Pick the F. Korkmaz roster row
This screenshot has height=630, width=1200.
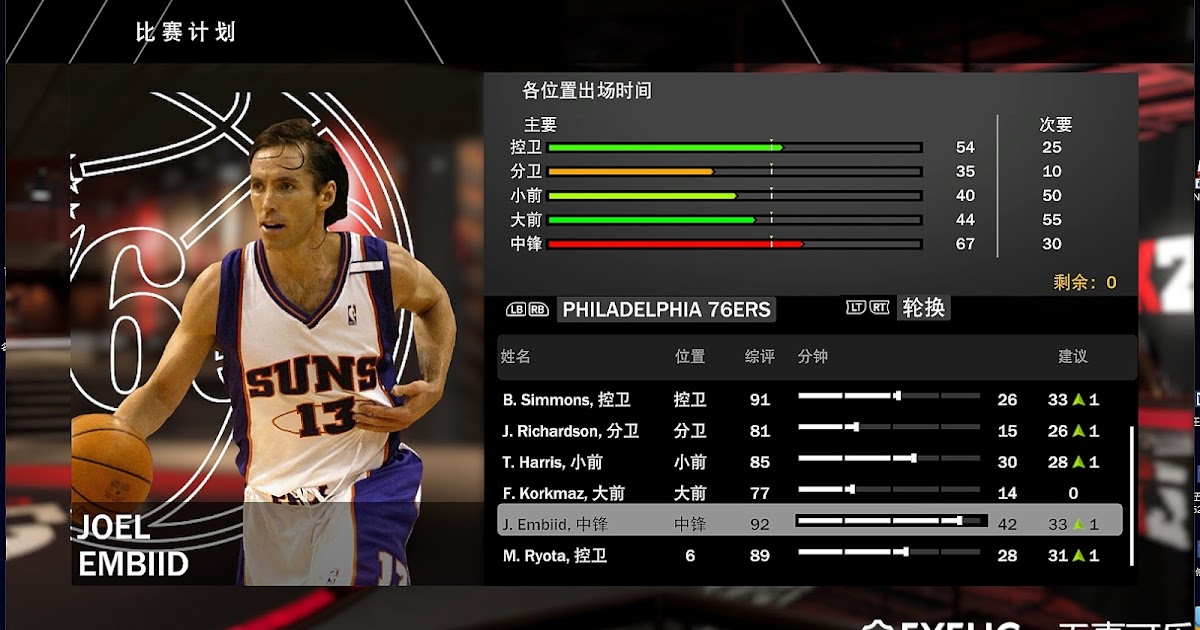tap(563, 493)
